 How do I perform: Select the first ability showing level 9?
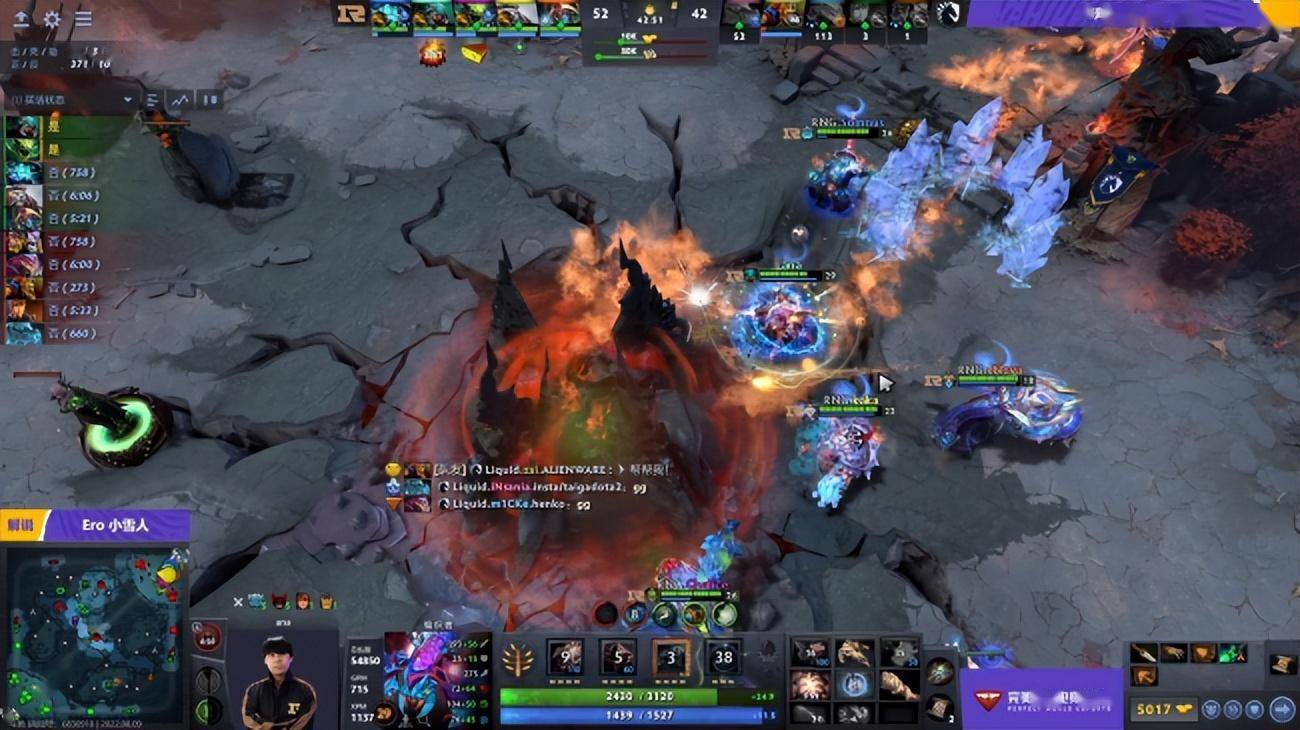[x=565, y=655]
